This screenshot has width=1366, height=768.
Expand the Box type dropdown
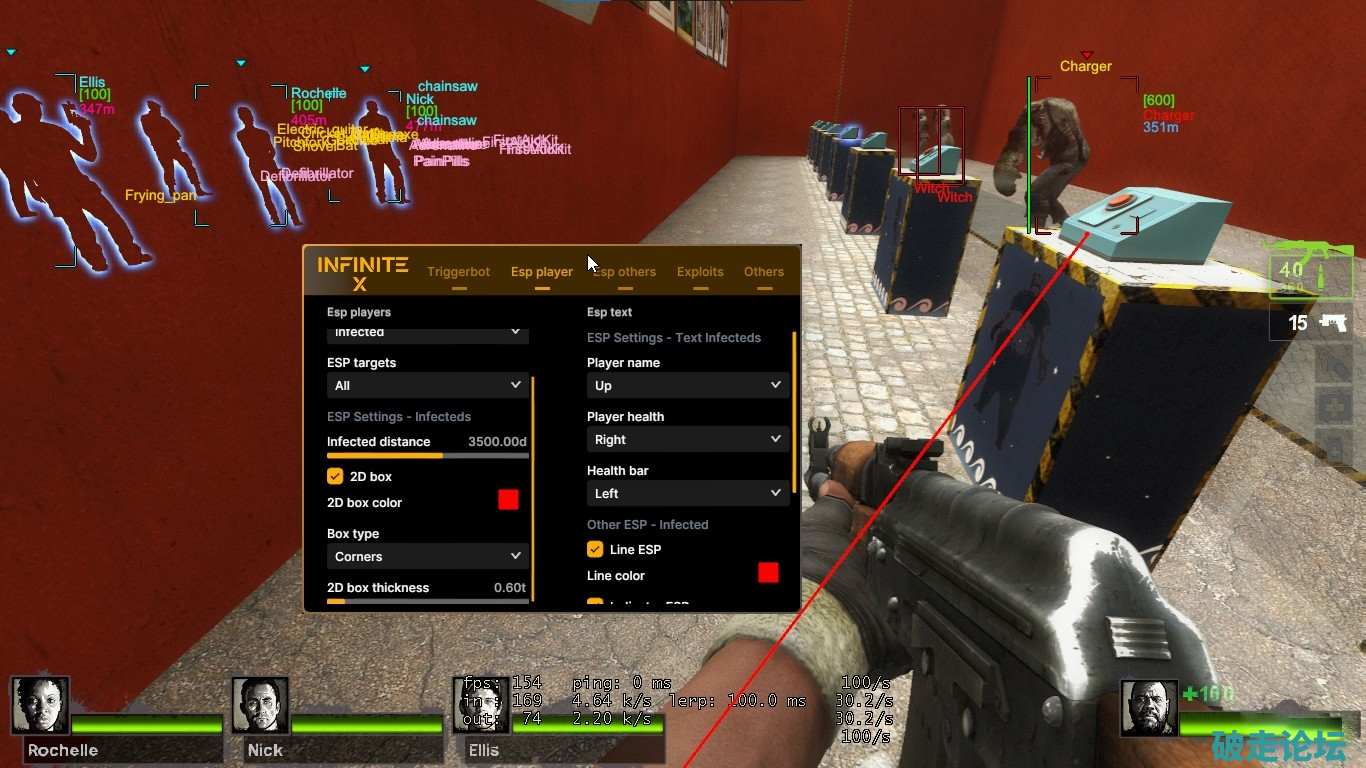(x=427, y=557)
